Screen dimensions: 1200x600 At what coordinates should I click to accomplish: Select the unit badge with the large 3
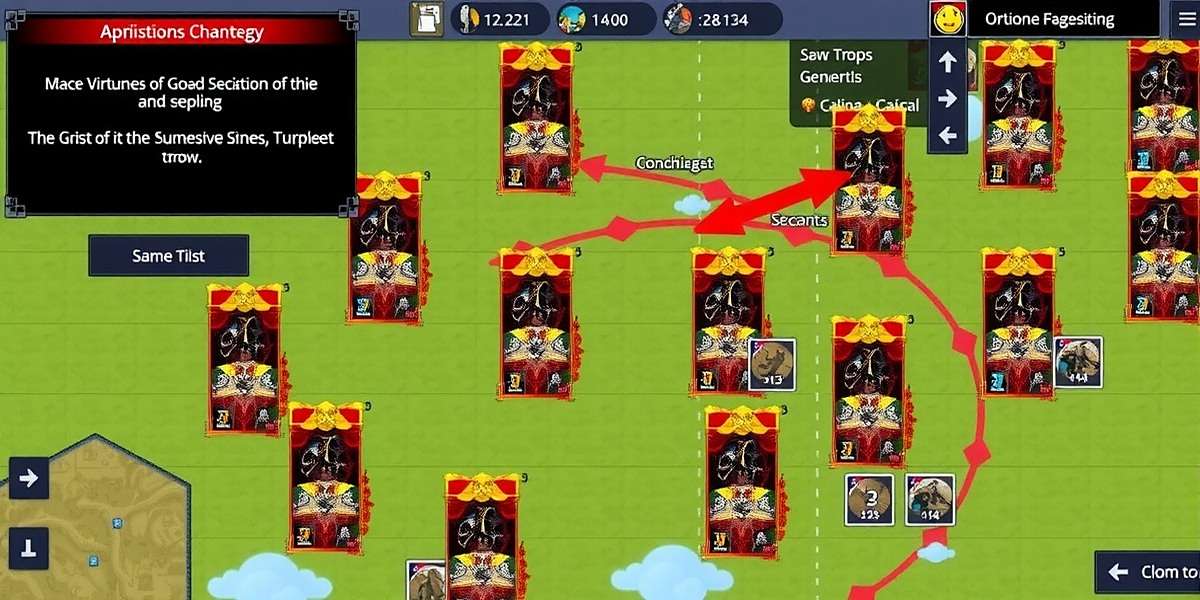pyautogui.click(x=869, y=500)
